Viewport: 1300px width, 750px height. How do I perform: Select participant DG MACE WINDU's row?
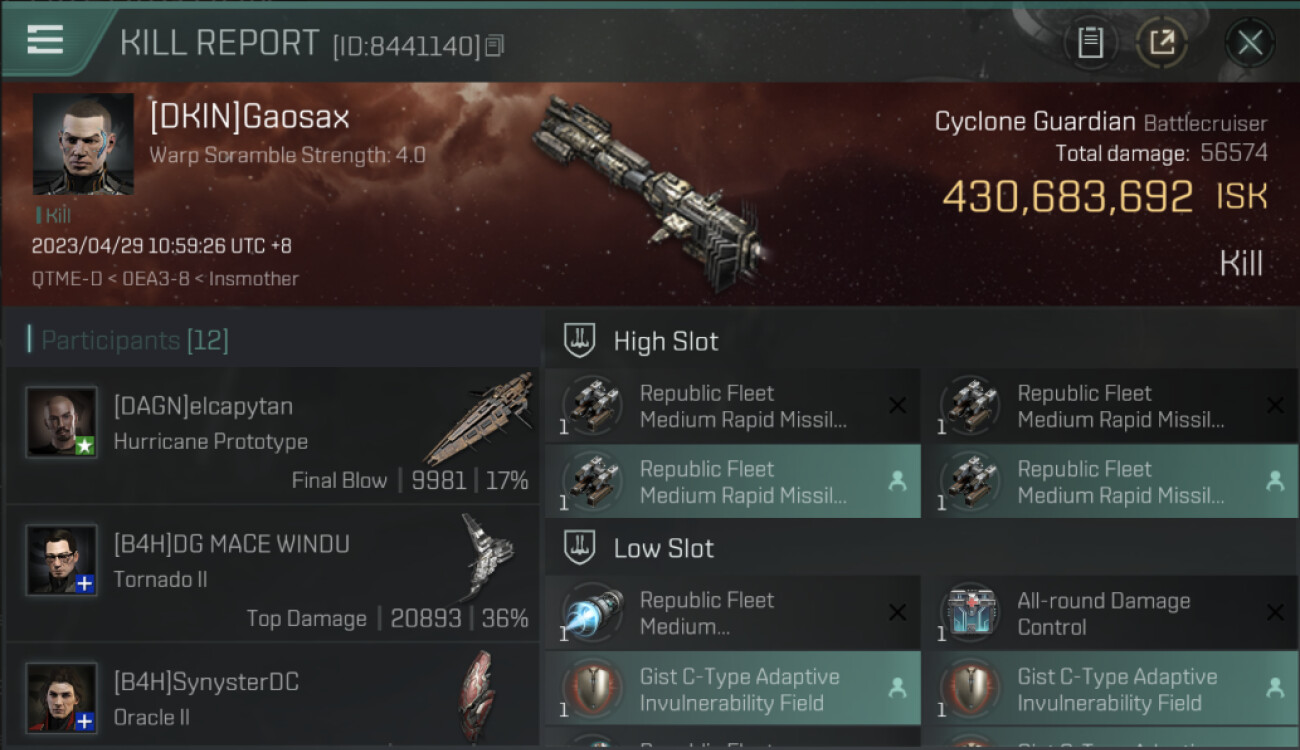click(x=272, y=572)
